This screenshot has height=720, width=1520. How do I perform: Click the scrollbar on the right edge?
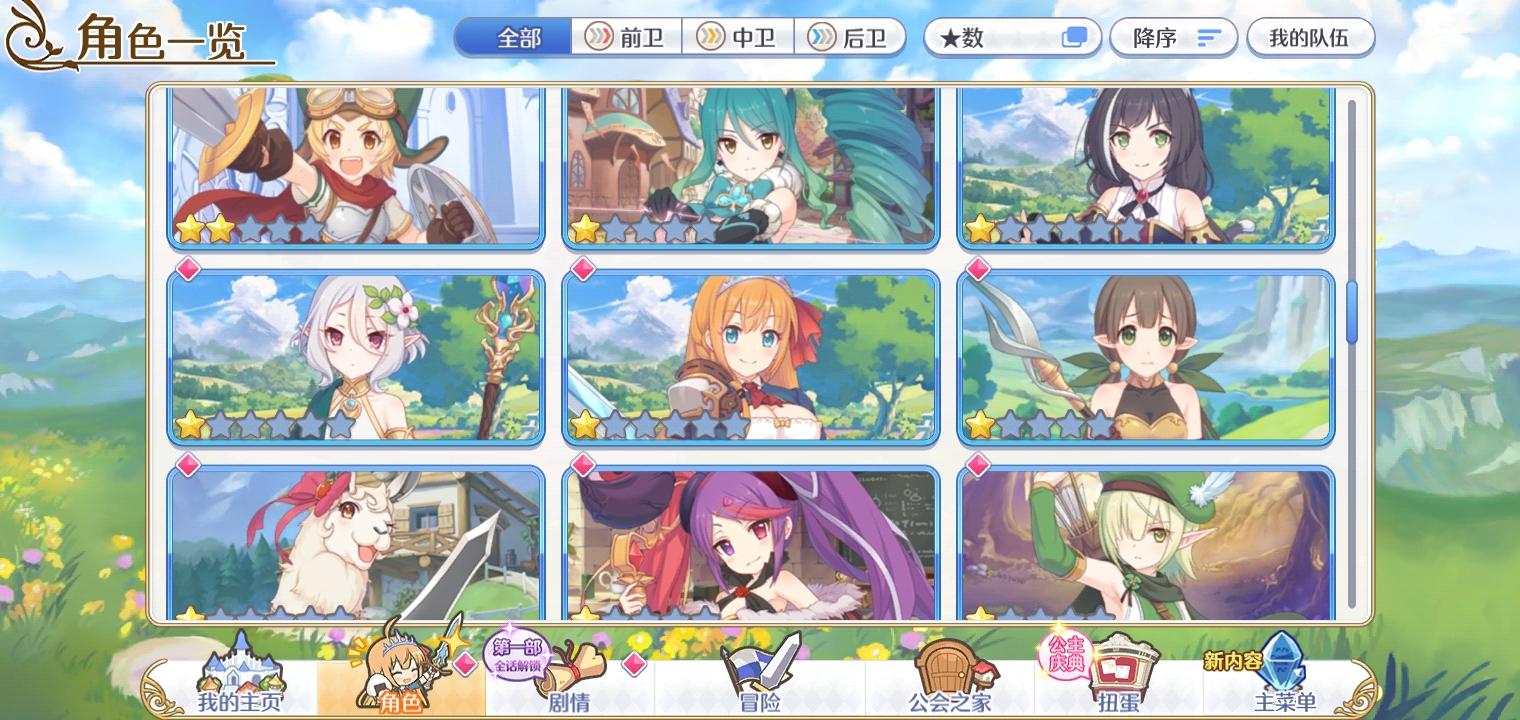coord(1354,310)
